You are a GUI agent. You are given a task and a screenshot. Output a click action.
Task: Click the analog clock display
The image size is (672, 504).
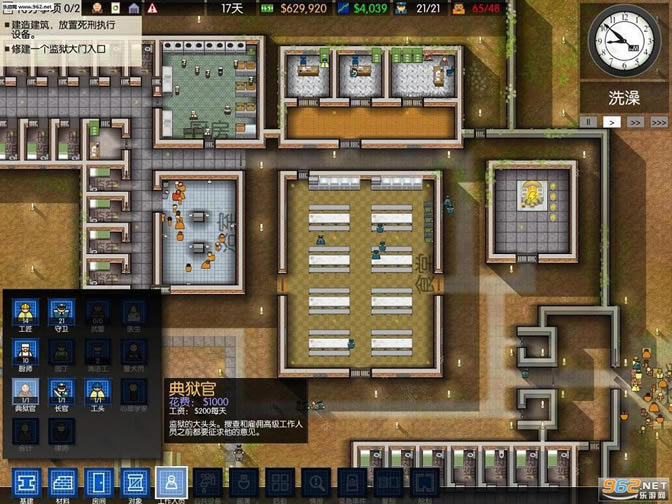625,40
